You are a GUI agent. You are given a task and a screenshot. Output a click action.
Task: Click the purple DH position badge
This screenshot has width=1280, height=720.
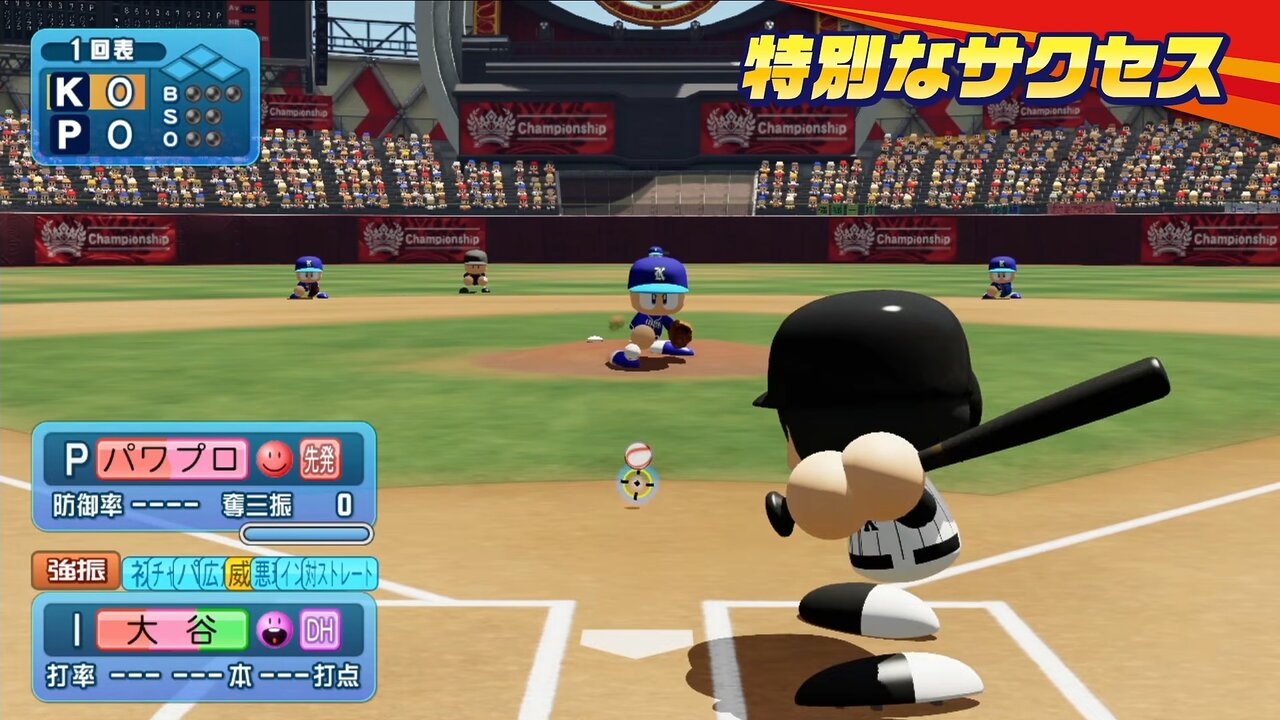320,630
